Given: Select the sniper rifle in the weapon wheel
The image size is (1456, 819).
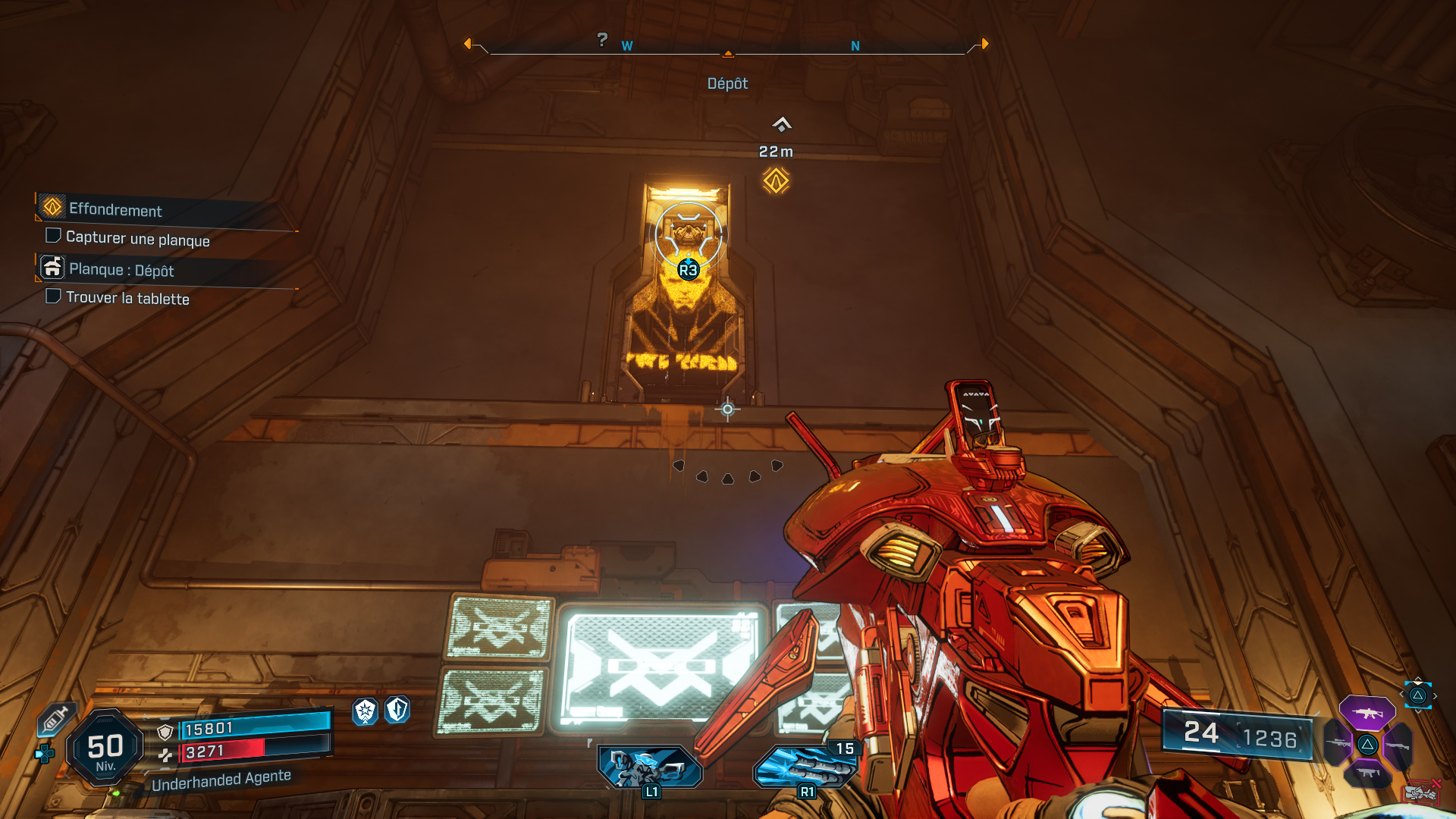Looking at the screenshot, I should point(1338,743).
